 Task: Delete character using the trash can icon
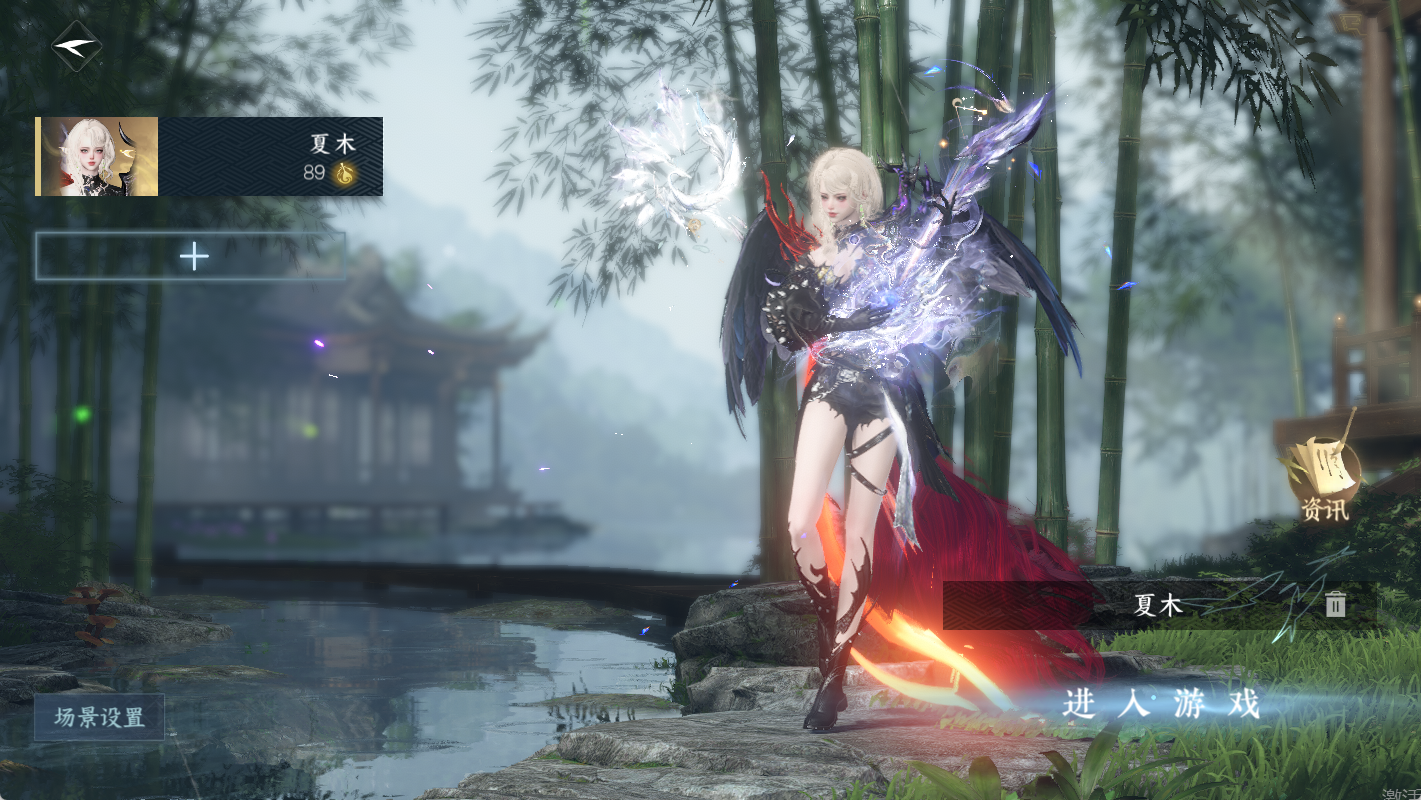click(1335, 604)
